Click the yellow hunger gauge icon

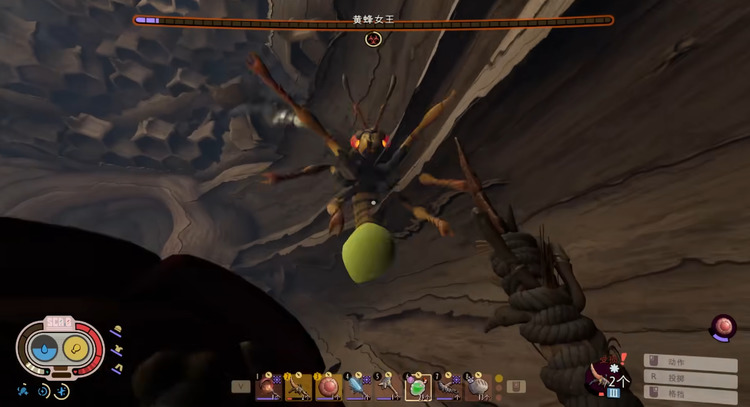point(76,349)
